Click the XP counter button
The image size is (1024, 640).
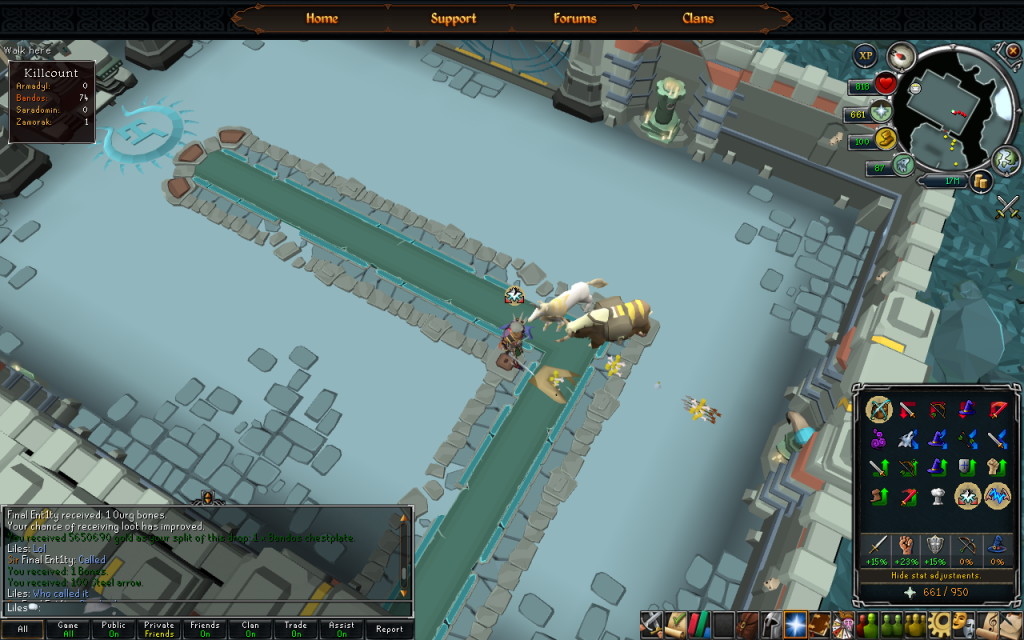pos(865,57)
